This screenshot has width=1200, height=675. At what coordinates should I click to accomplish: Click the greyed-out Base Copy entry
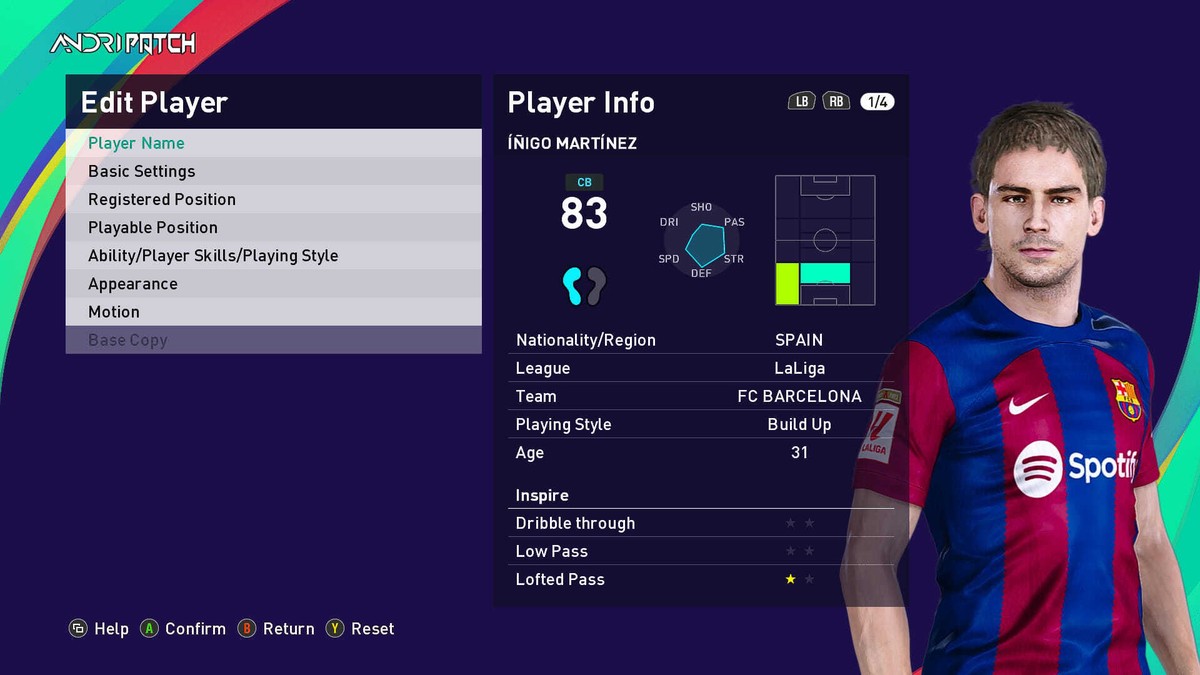(x=273, y=340)
